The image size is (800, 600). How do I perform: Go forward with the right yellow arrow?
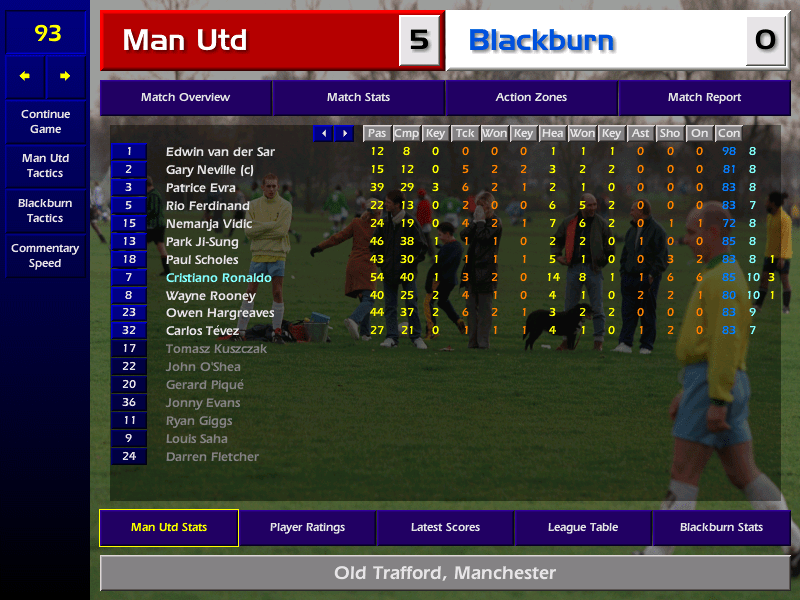tap(65, 76)
